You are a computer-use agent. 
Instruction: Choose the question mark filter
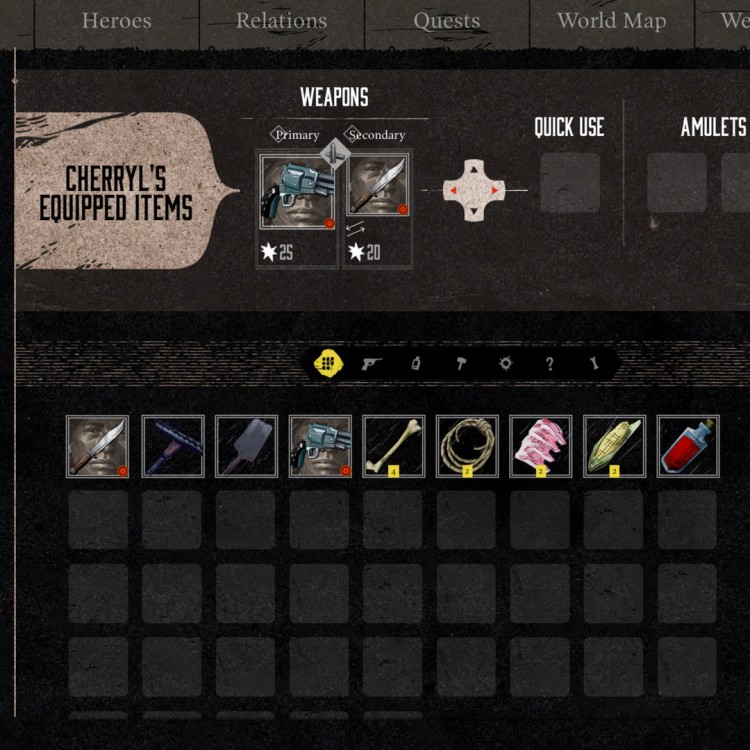click(x=549, y=364)
